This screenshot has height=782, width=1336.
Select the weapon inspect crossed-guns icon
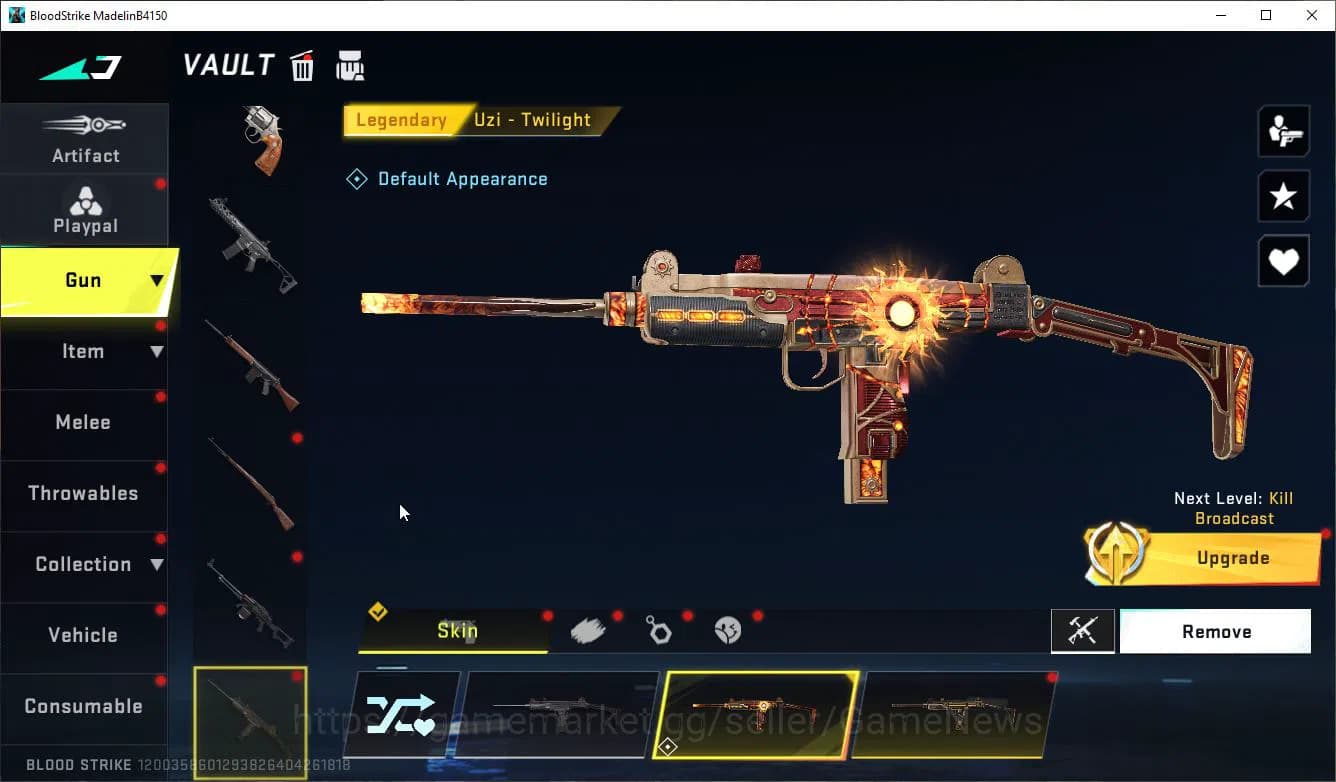pos(1083,631)
